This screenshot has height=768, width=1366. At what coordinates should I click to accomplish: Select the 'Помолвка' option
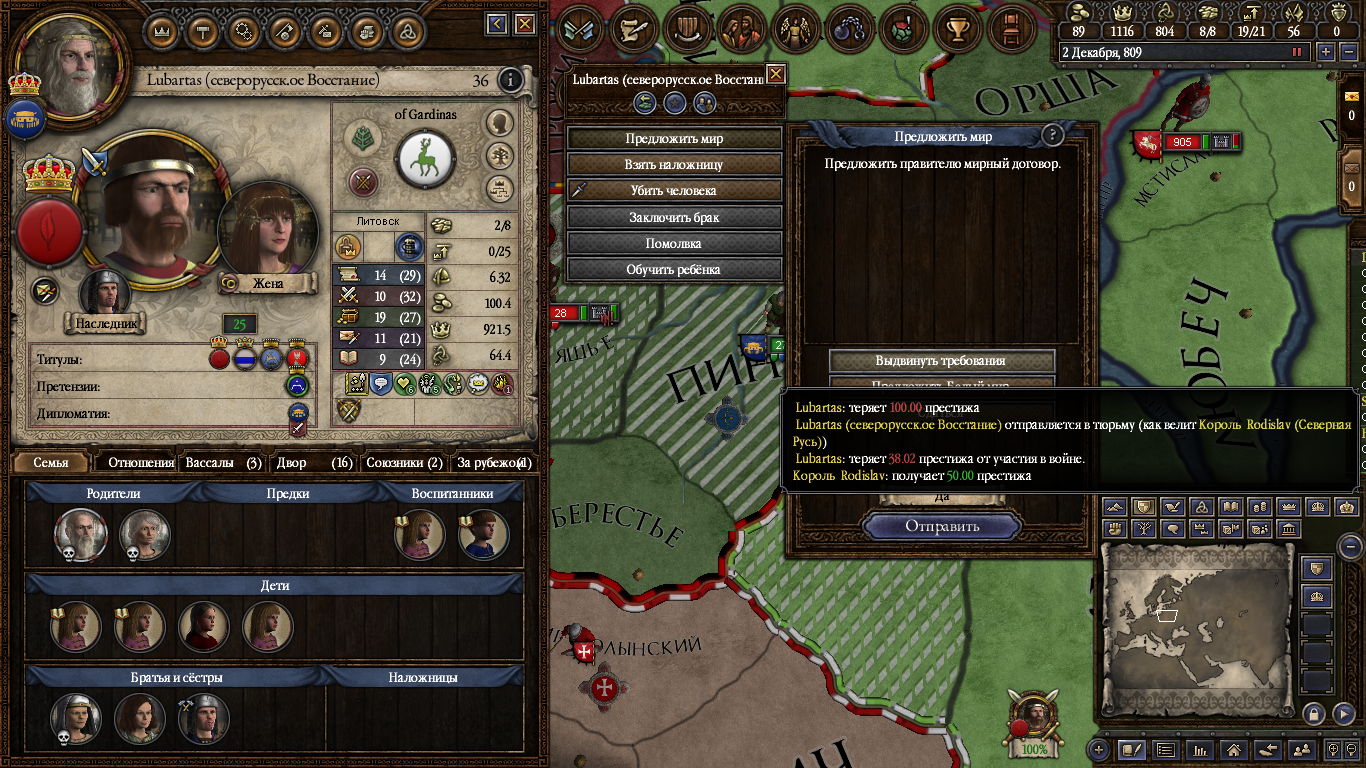(x=674, y=243)
